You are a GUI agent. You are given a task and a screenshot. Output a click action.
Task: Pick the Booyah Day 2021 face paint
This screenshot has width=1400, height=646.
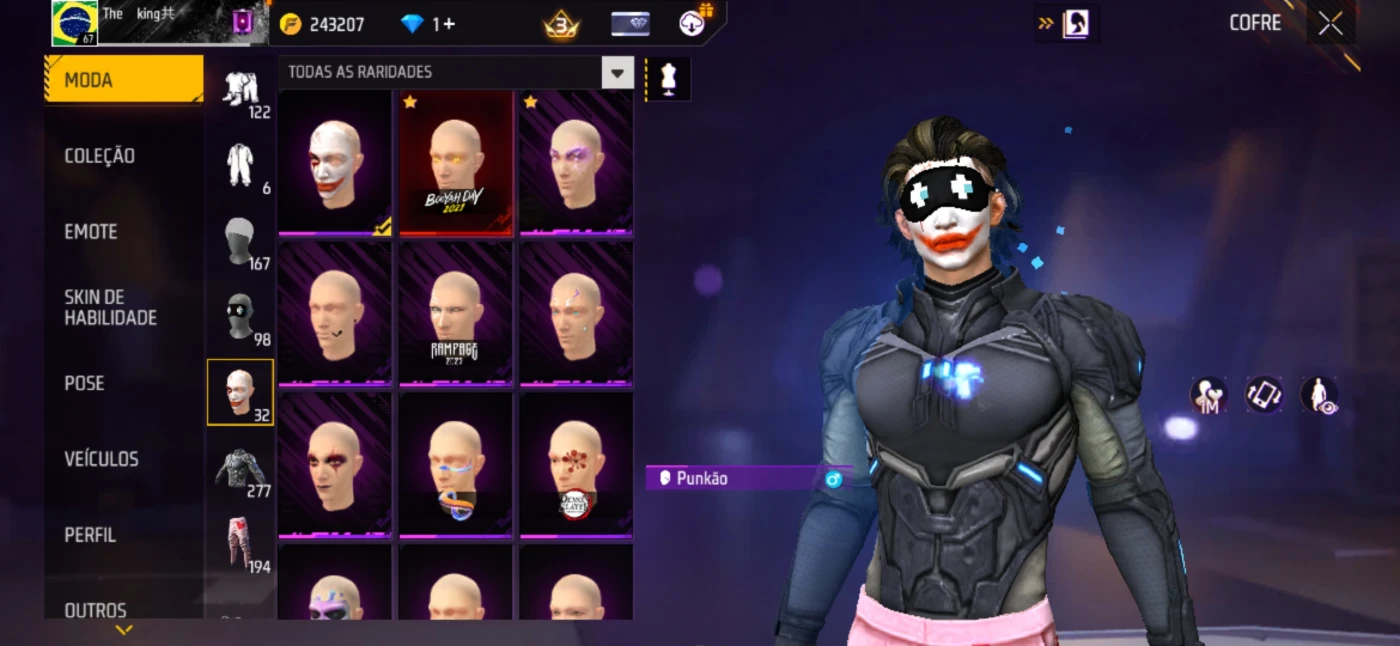(x=455, y=164)
